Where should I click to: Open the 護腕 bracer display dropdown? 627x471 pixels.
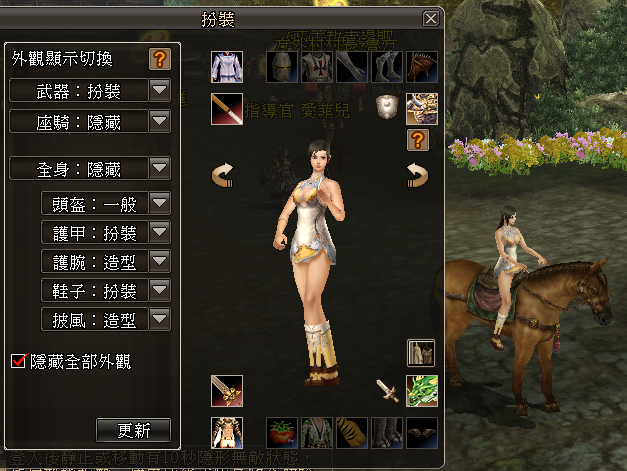[x=160, y=262]
